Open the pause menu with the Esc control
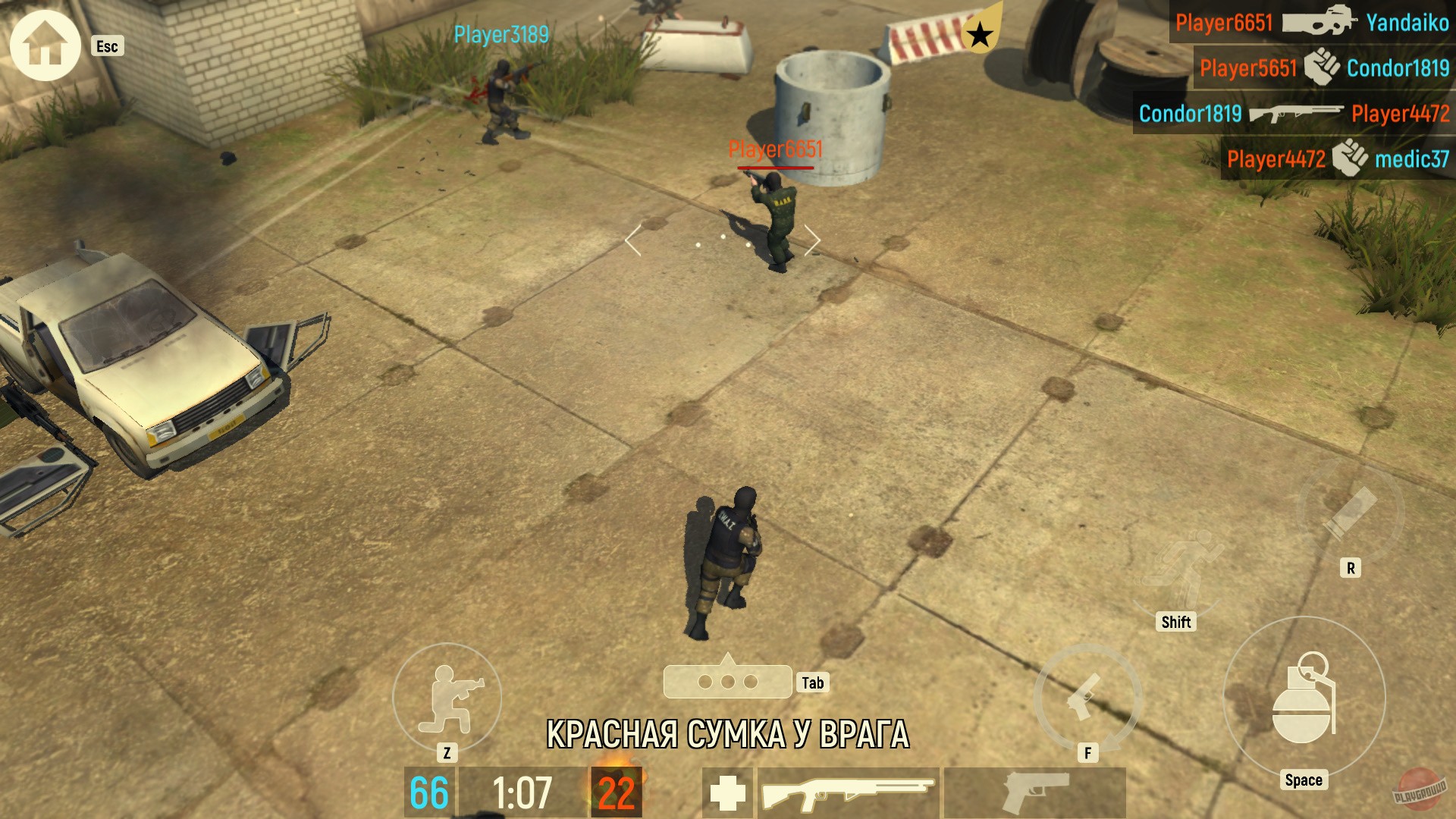Image resolution: width=1456 pixels, height=819 pixels. click(106, 47)
